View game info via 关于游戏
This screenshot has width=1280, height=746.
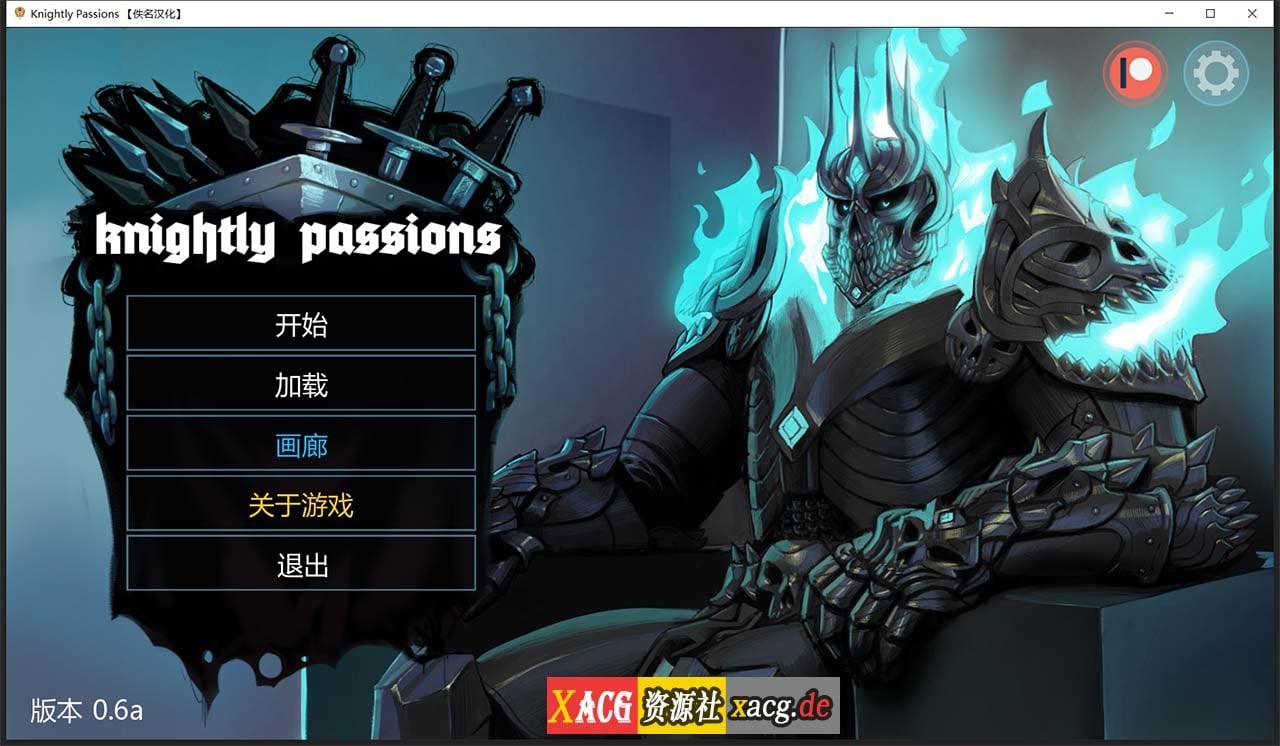tap(302, 505)
